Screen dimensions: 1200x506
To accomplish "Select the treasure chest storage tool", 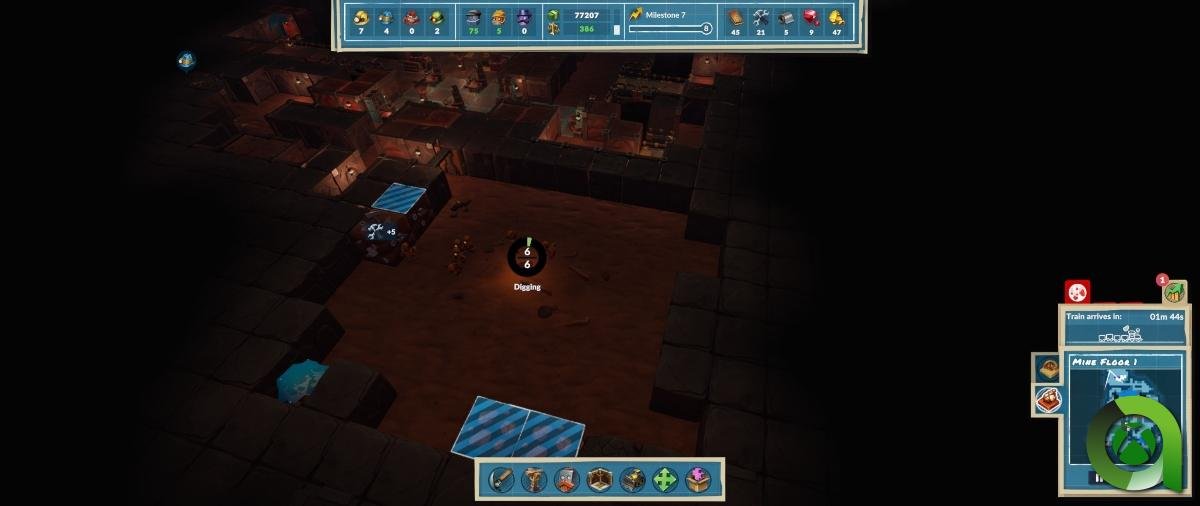I will [632, 480].
